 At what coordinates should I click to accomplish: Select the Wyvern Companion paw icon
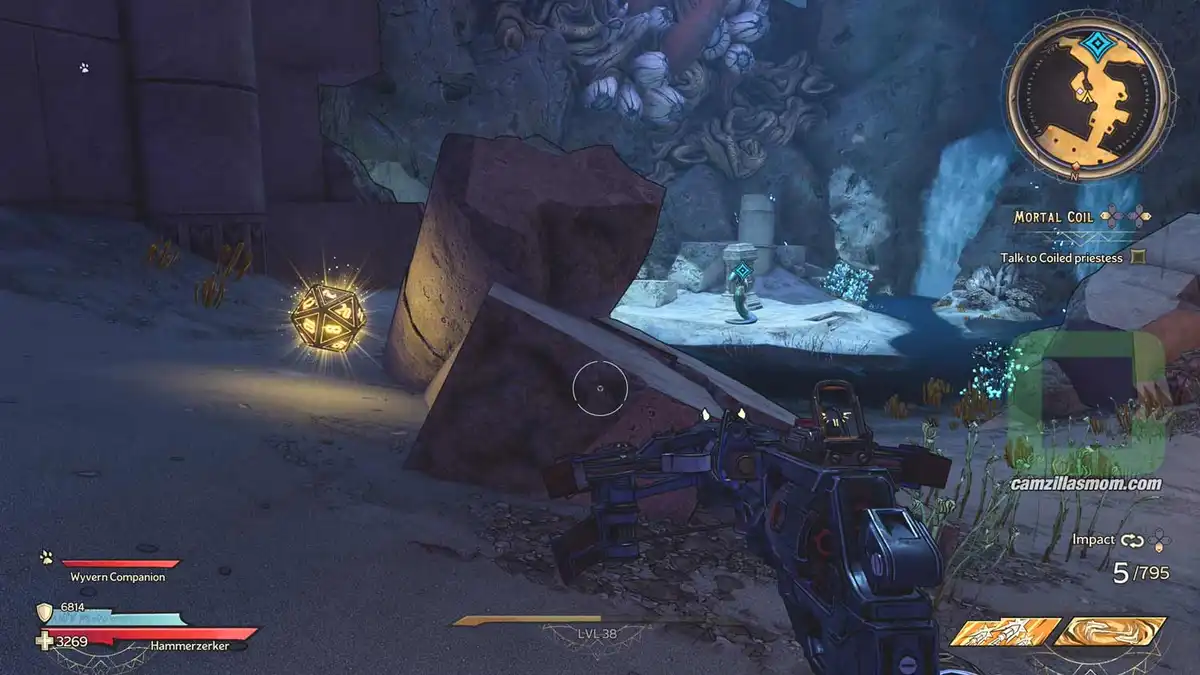pos(46,557)
